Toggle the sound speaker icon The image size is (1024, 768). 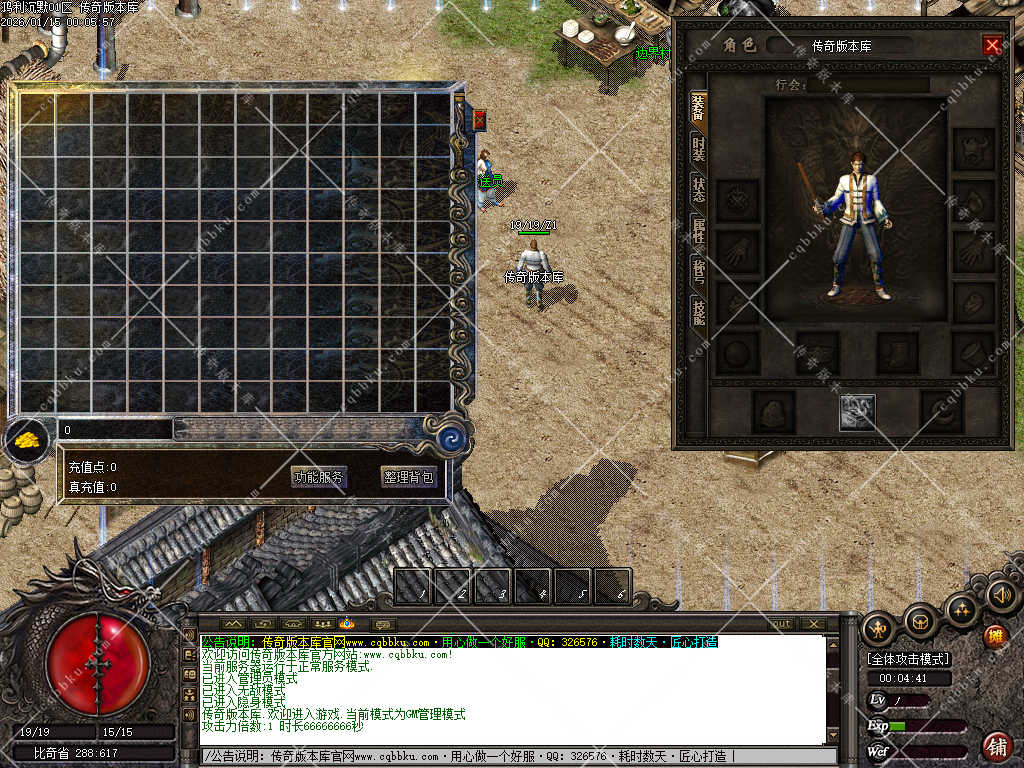[x=1002, y=597]
